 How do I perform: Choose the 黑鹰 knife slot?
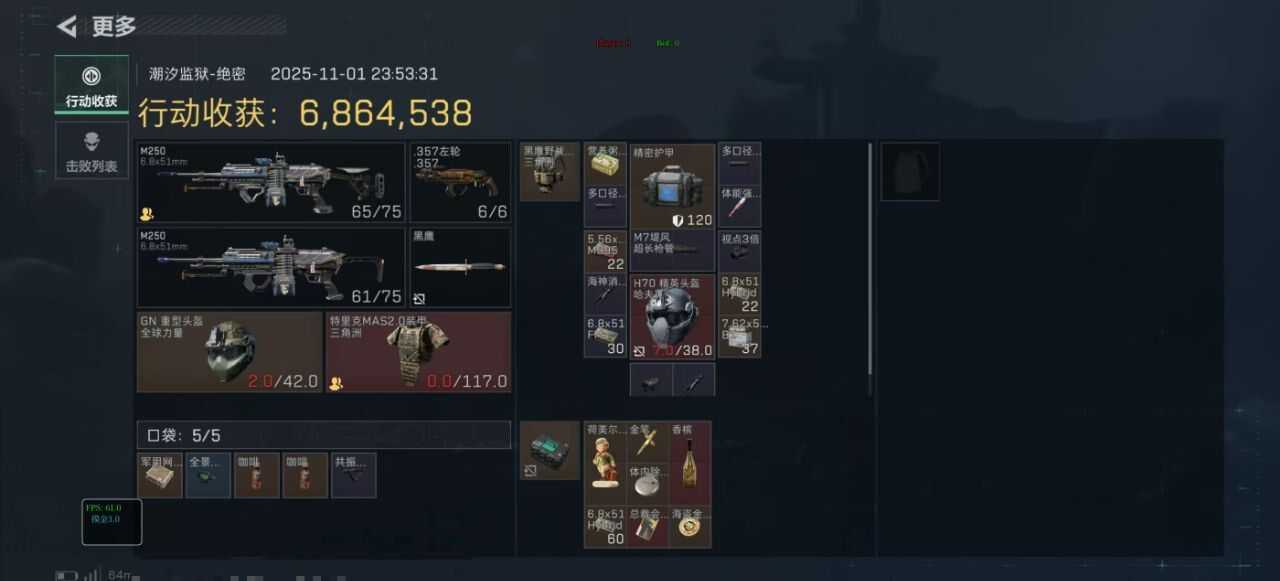460,267
